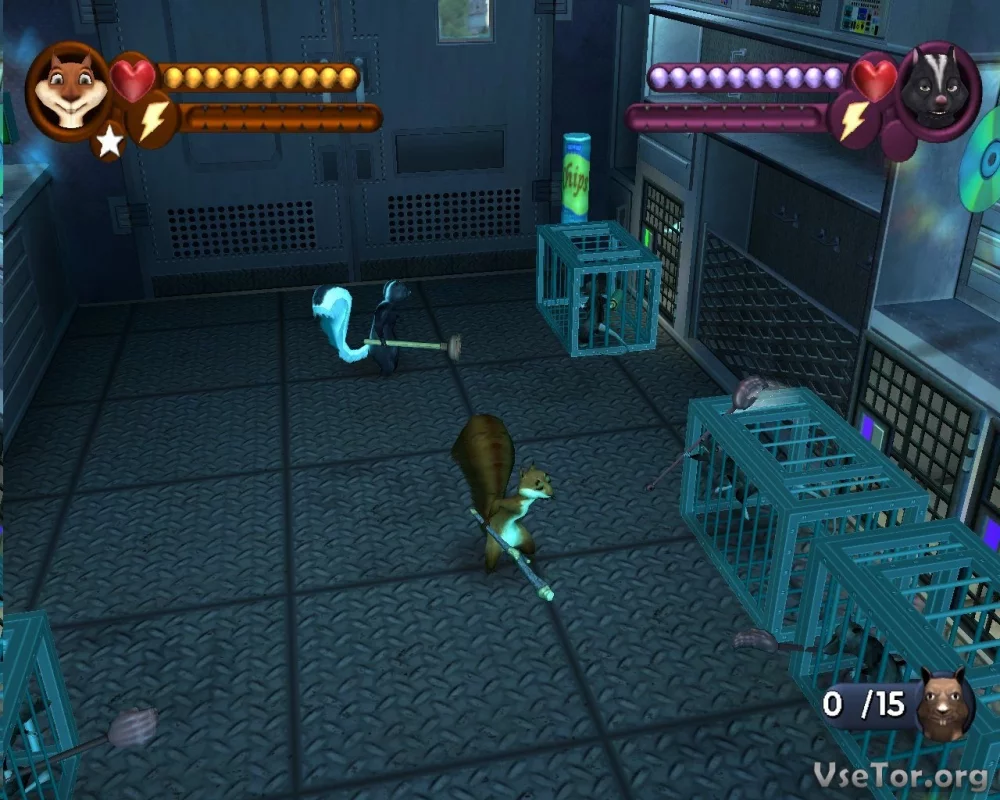
Task: Click the white star icon under the squirrel
Action: [108, 143]
